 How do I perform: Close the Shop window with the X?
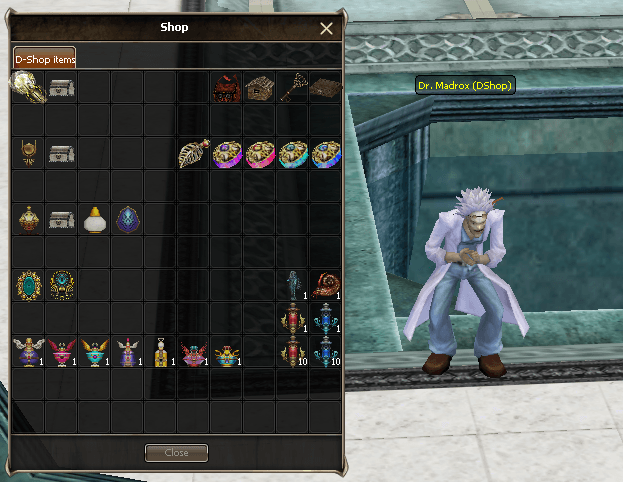(x=326, y=29)
